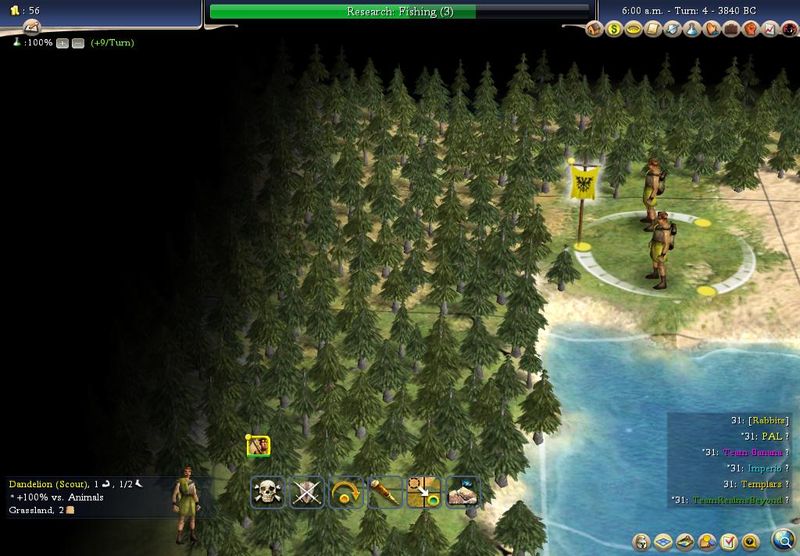The width and height of the screenshot is (800, 556).
Task: Open the globe view magnifier button
Action: point(783,541)
